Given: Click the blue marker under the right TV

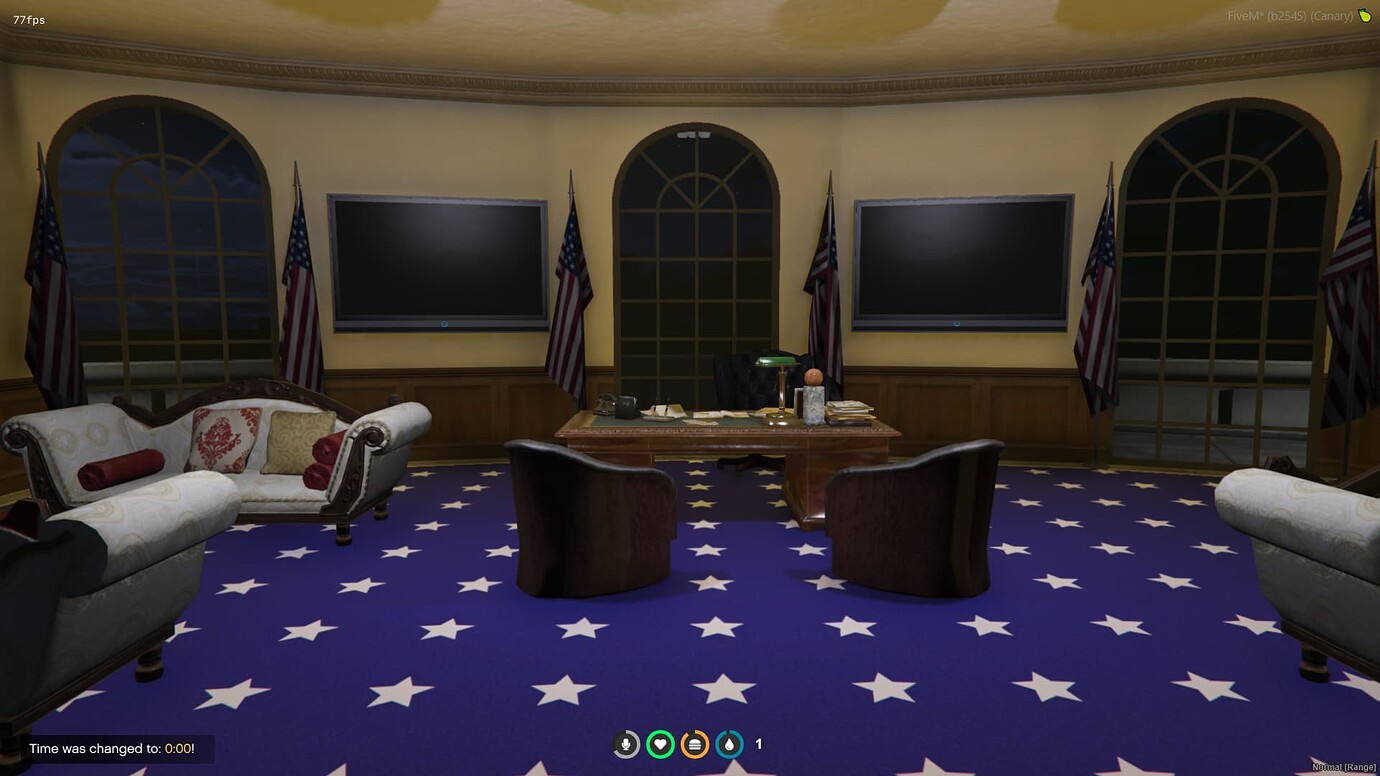Looking at the screenshot, I should click(957, 323).
